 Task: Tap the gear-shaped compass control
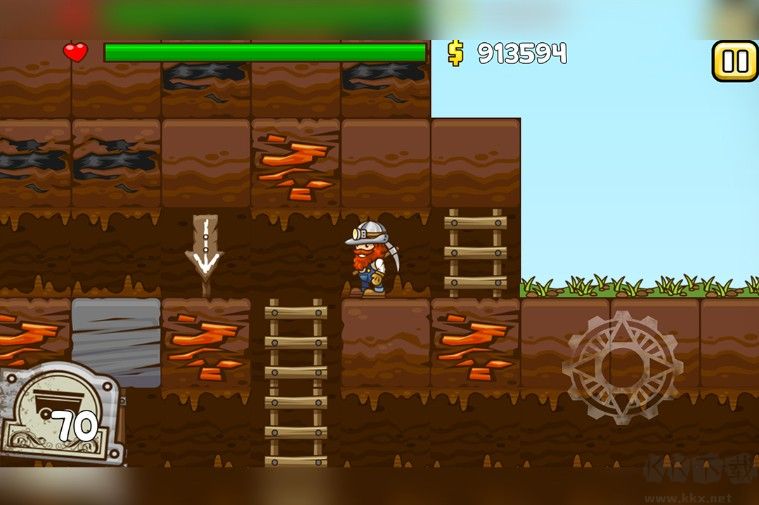pyautogui.click(x=621, y=366)
